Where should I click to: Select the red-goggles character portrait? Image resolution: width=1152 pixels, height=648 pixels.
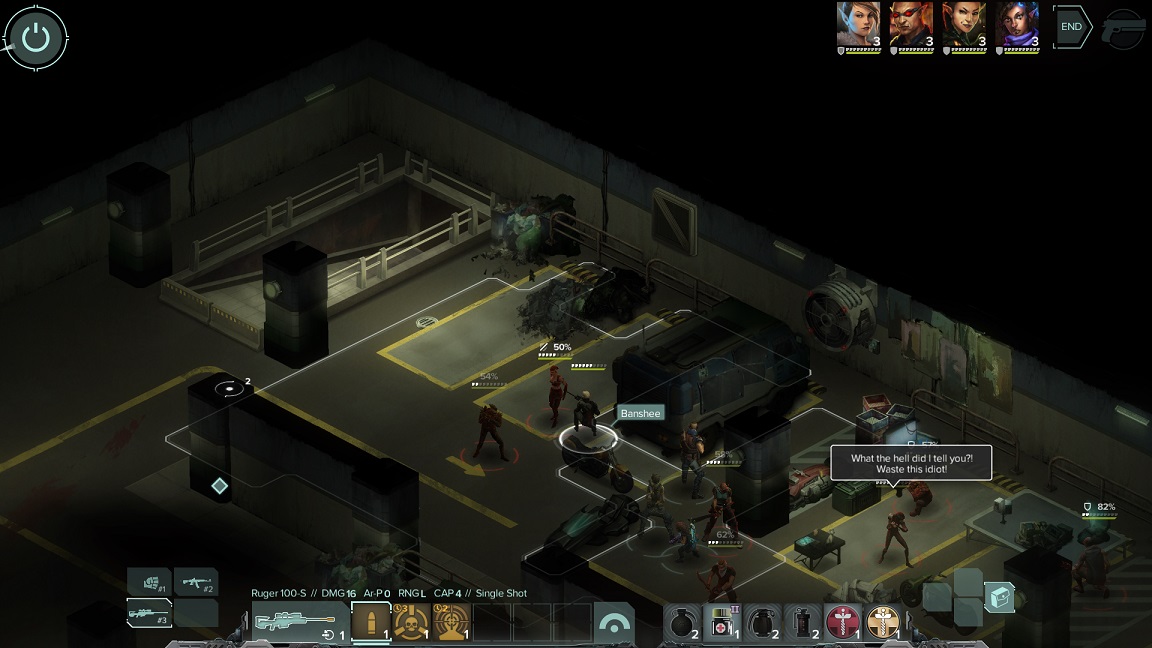coord(912,25)
